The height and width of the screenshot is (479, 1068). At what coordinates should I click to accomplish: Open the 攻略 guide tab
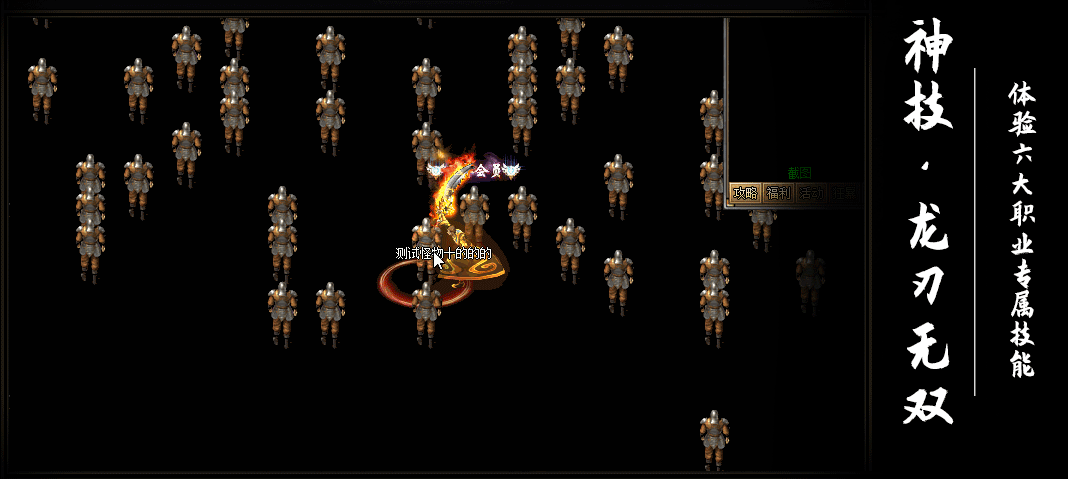[x=744, y=193]
